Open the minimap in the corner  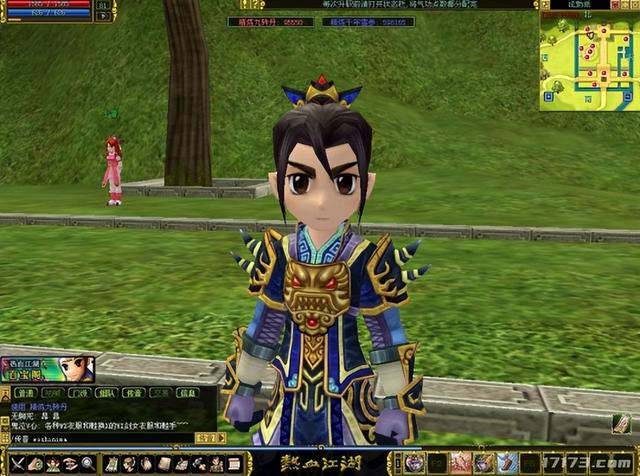pyautogui.click(x=589, y=60)
